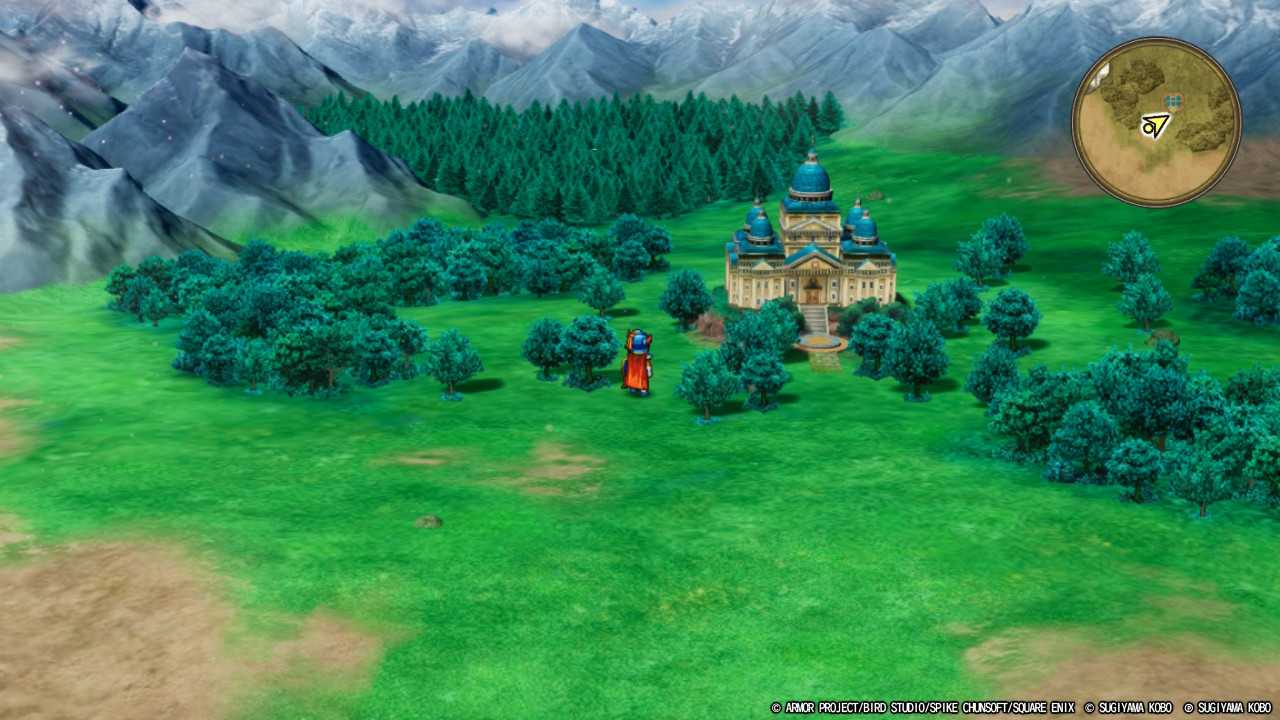Select the hero character in red cape
This screenshot has height=720, width=1280.
click(x=637, y=360)
